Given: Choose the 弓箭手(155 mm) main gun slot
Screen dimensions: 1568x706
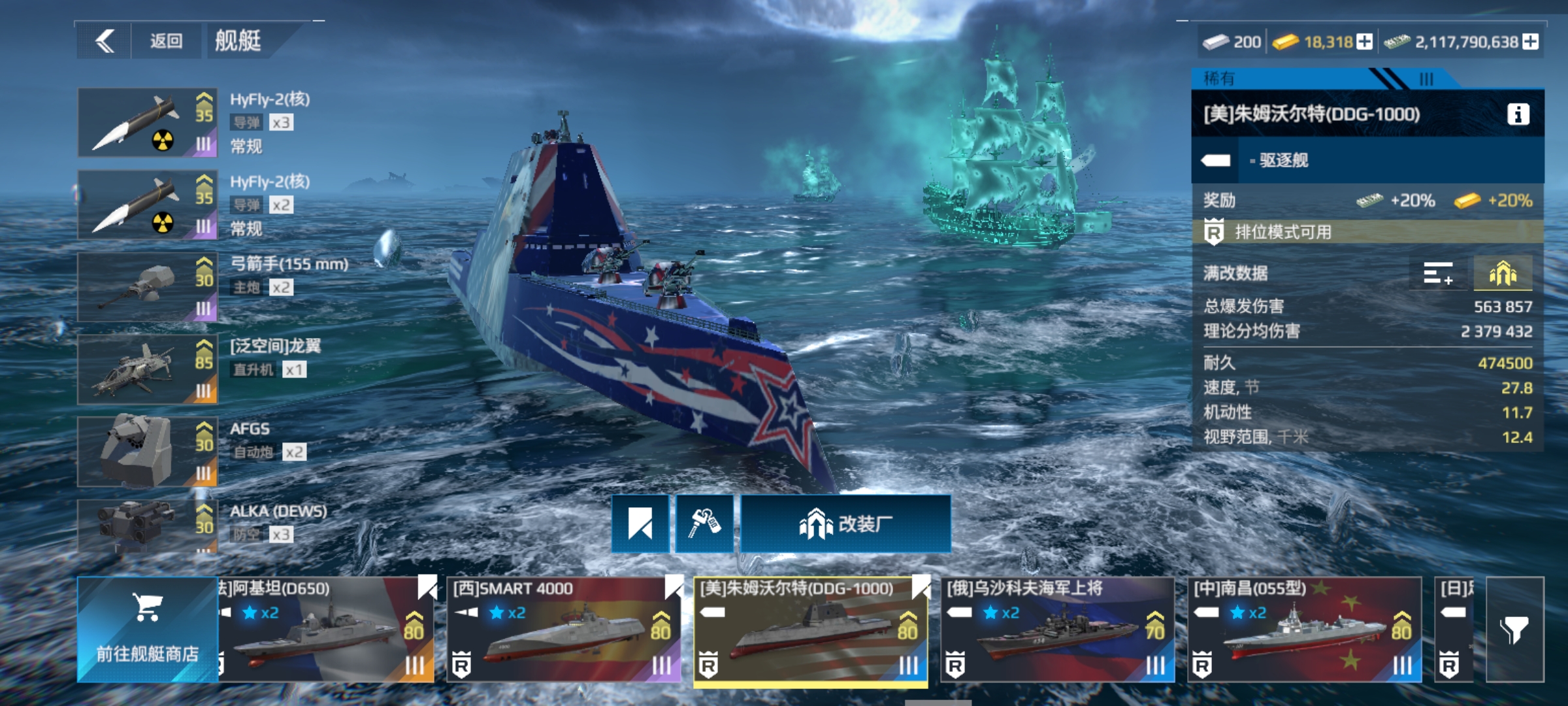Looking at the screenshot, I should coord(148,288).
